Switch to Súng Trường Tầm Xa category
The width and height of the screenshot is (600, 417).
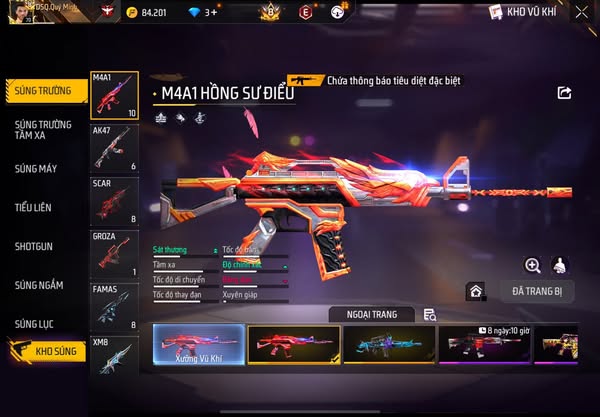(42, 130)
